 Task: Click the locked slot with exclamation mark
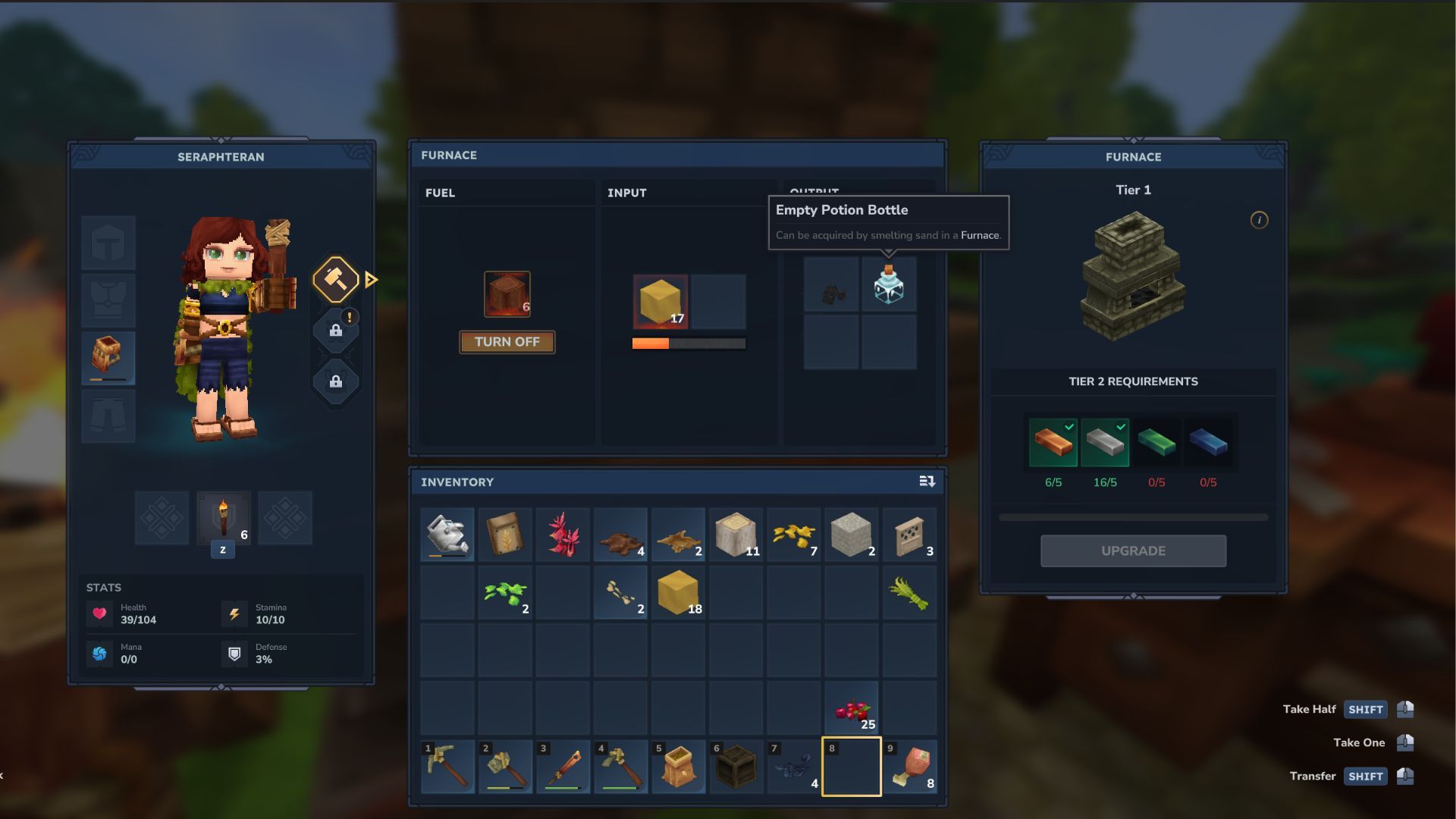(x=335, y=330)
